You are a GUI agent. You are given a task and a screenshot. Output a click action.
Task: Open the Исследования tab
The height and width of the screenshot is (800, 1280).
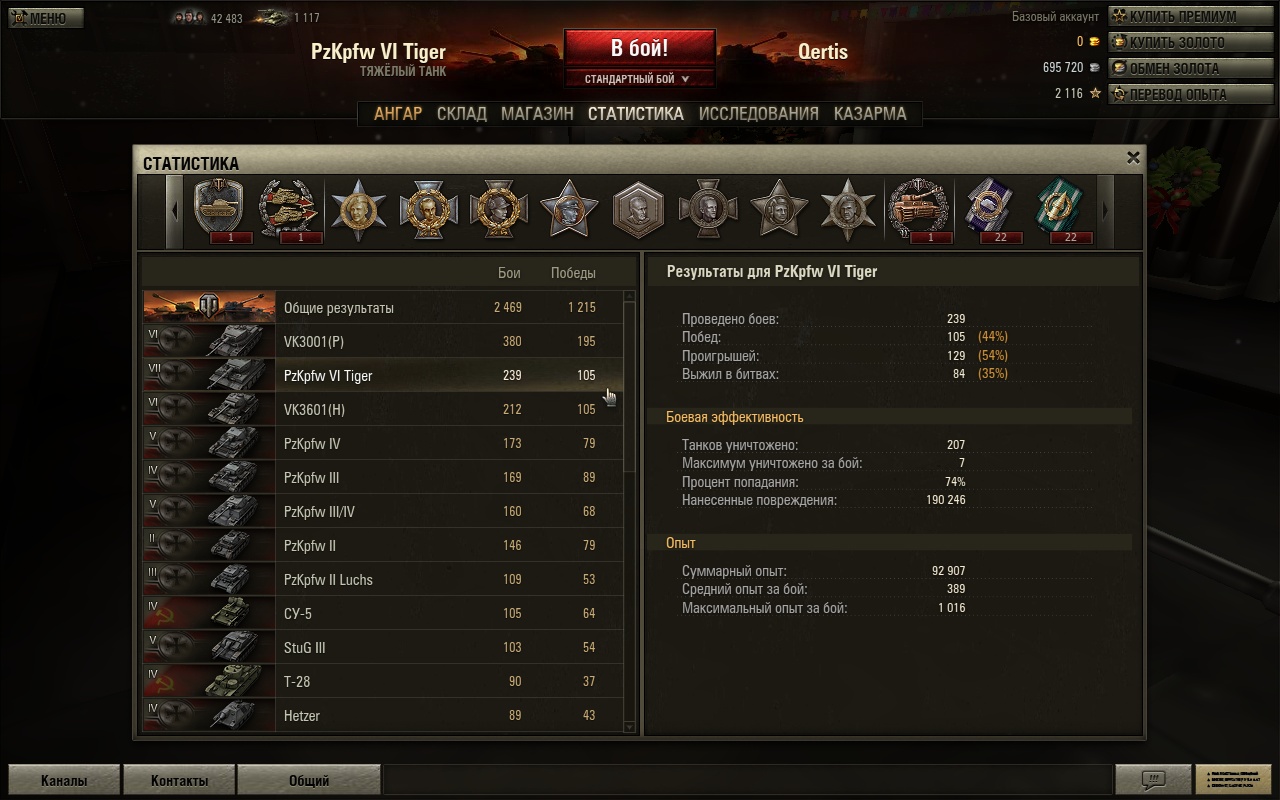(758, 114)
